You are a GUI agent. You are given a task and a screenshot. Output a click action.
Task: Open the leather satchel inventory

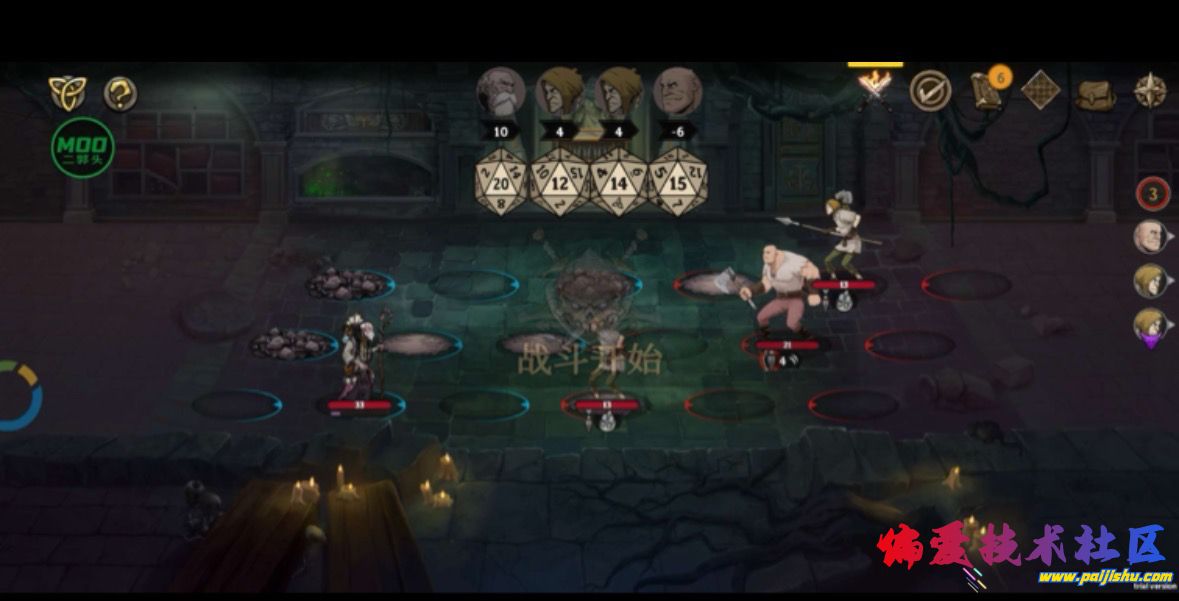[1095, 94]
